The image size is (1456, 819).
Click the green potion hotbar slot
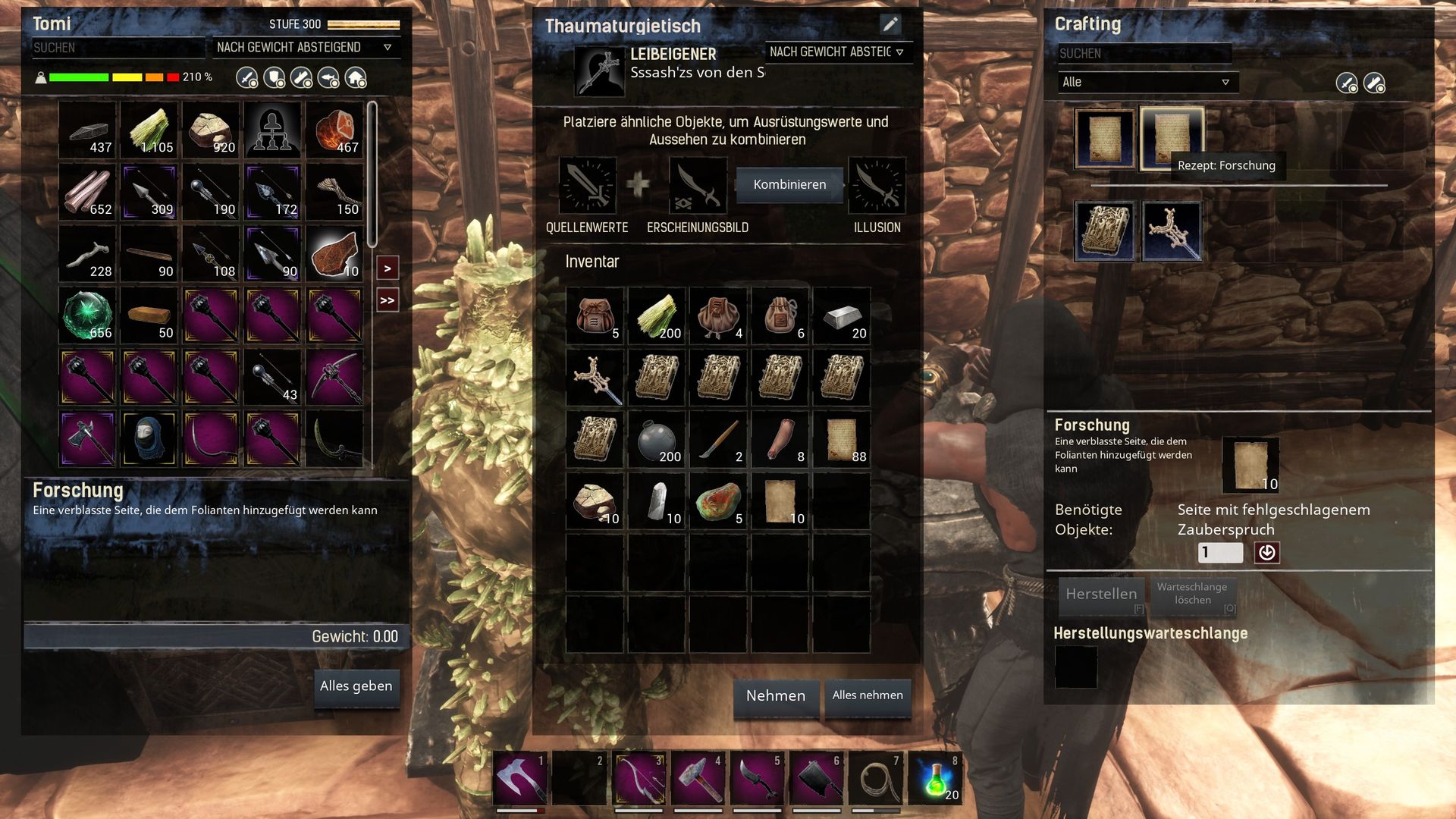point(937,778)
